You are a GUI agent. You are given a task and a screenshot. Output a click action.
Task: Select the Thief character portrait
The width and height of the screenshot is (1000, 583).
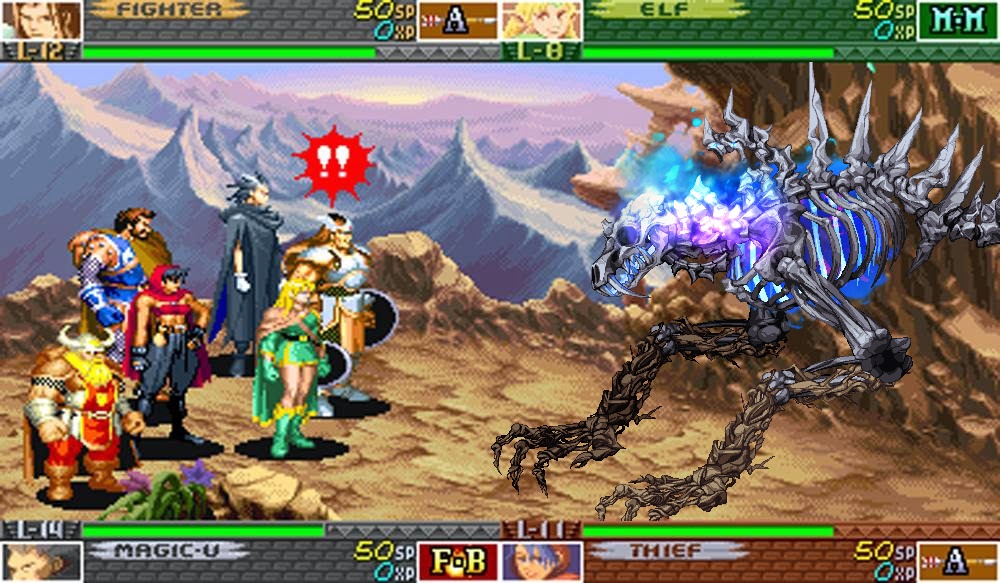tap(541, 561)
